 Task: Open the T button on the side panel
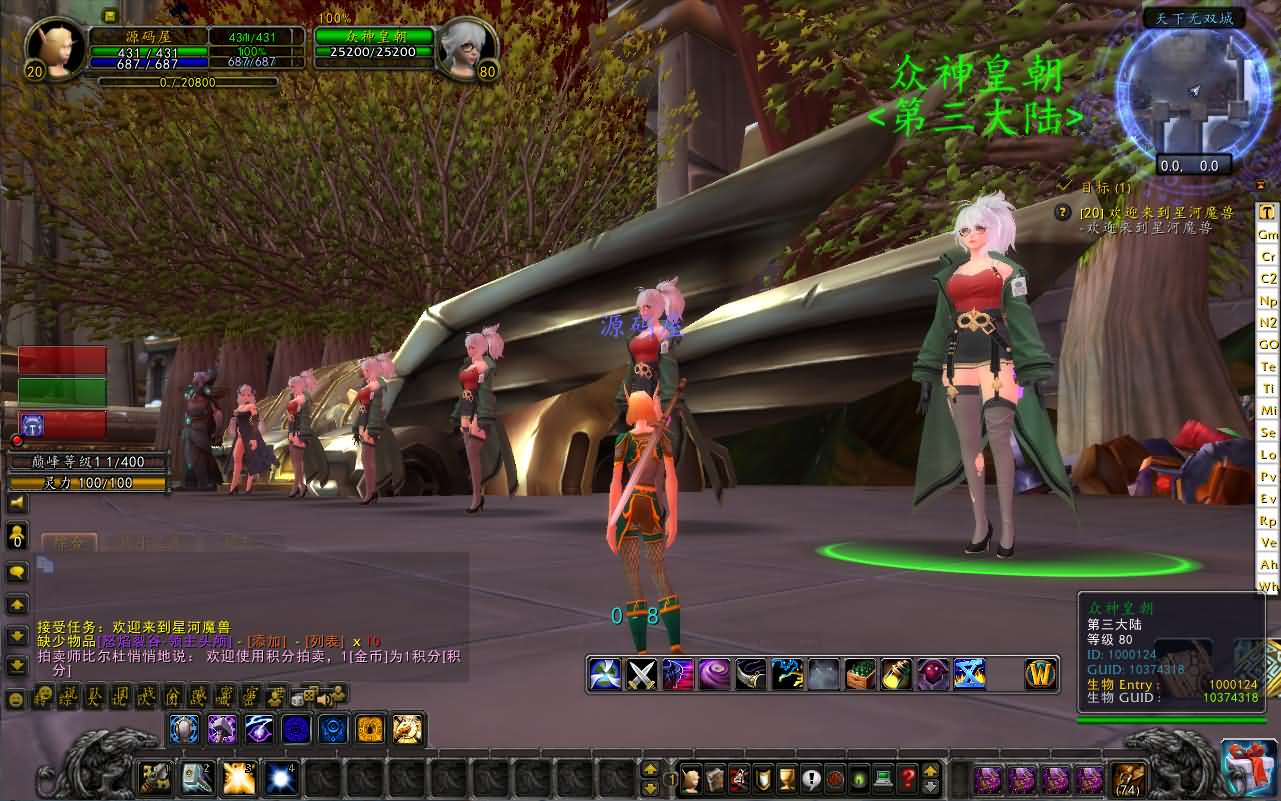tap(1267, 212)
